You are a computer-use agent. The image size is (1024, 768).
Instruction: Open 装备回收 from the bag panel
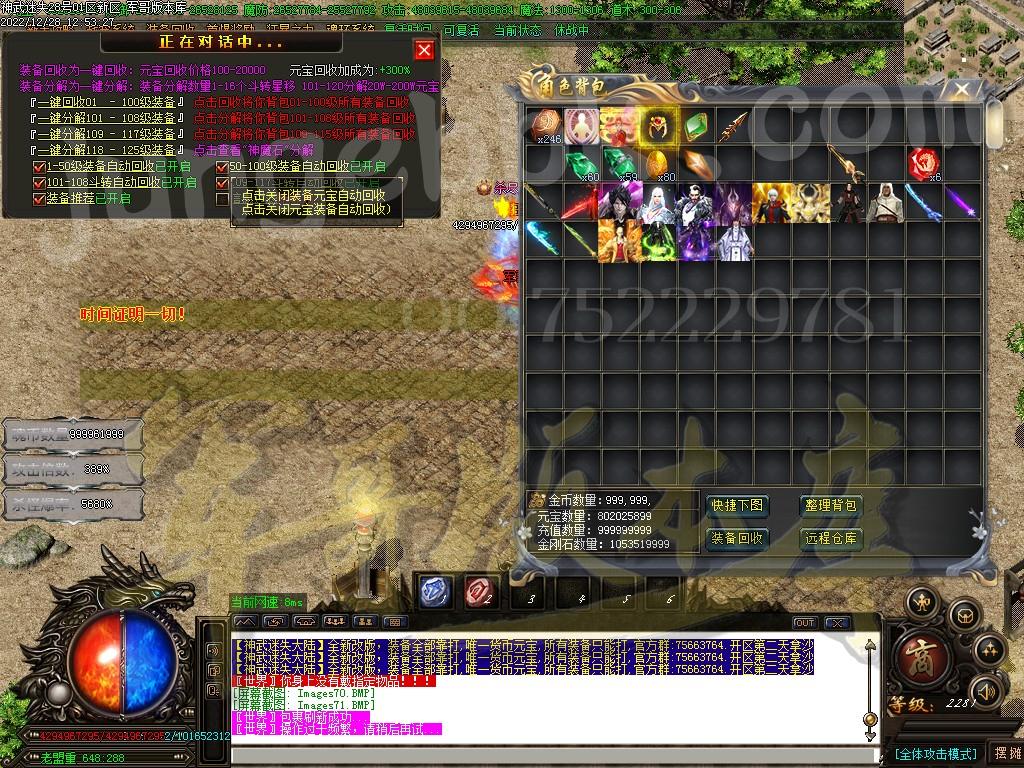[737, 538]
